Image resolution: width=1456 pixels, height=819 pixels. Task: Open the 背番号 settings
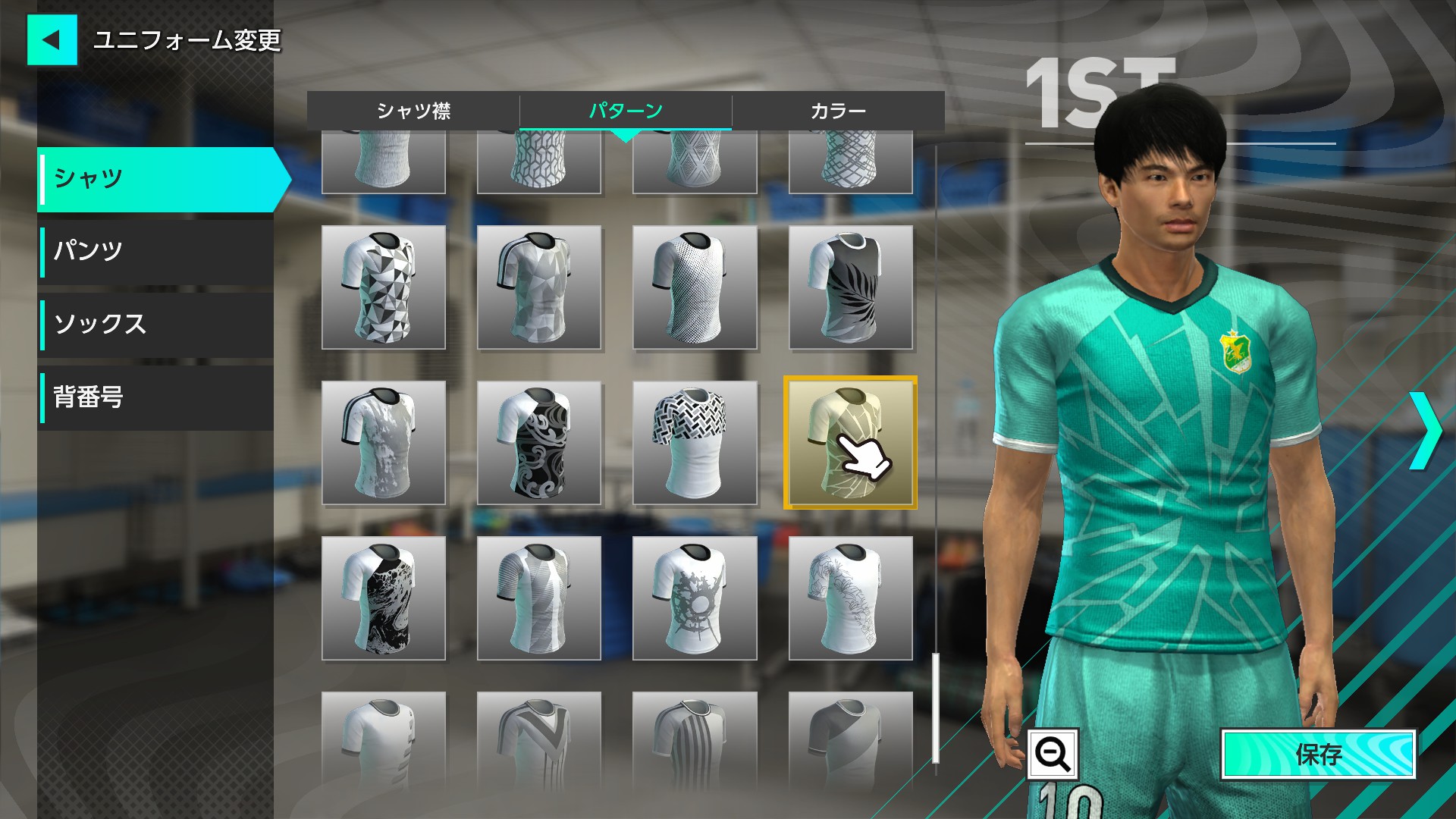[156, 397]
